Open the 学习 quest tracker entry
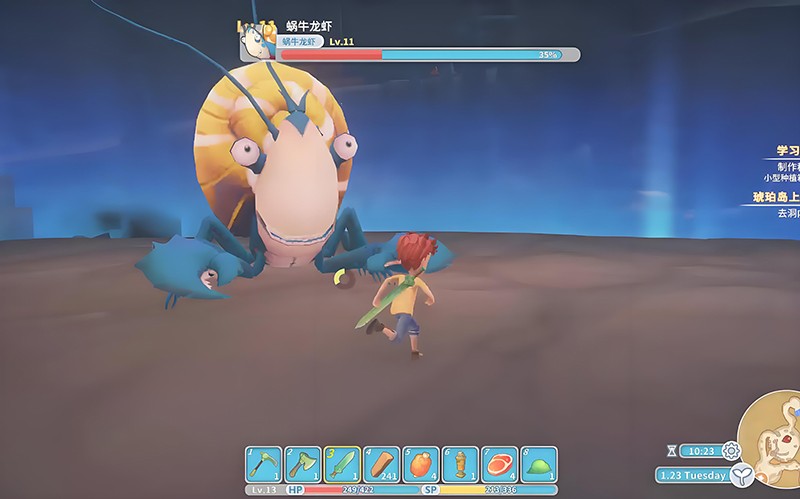The height and width of the screenshot is (499, 800). pyautogui.click(x=787, y=151)
